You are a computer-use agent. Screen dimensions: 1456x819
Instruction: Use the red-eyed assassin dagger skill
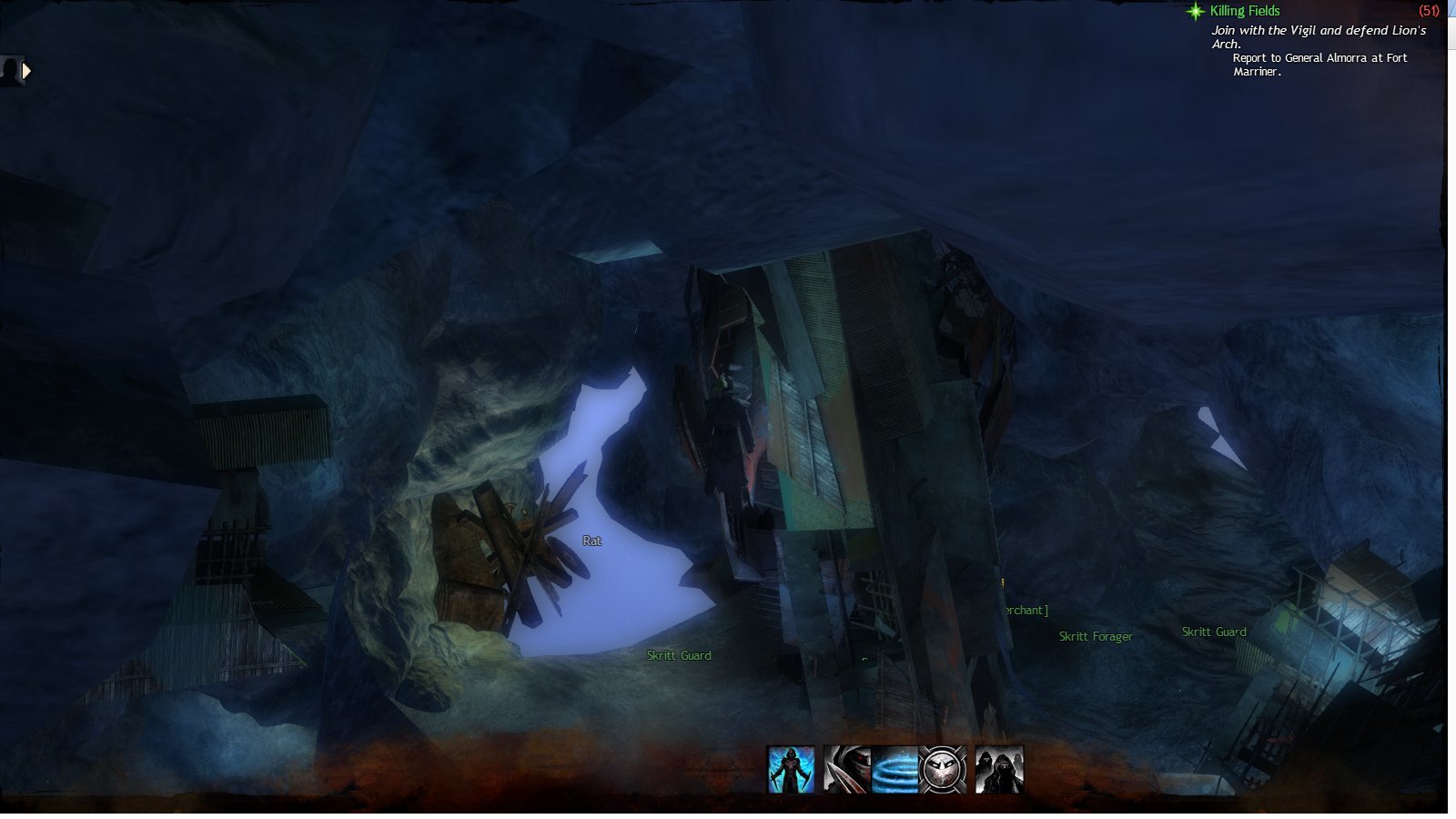pyautogui.click(x=846, y=770)
